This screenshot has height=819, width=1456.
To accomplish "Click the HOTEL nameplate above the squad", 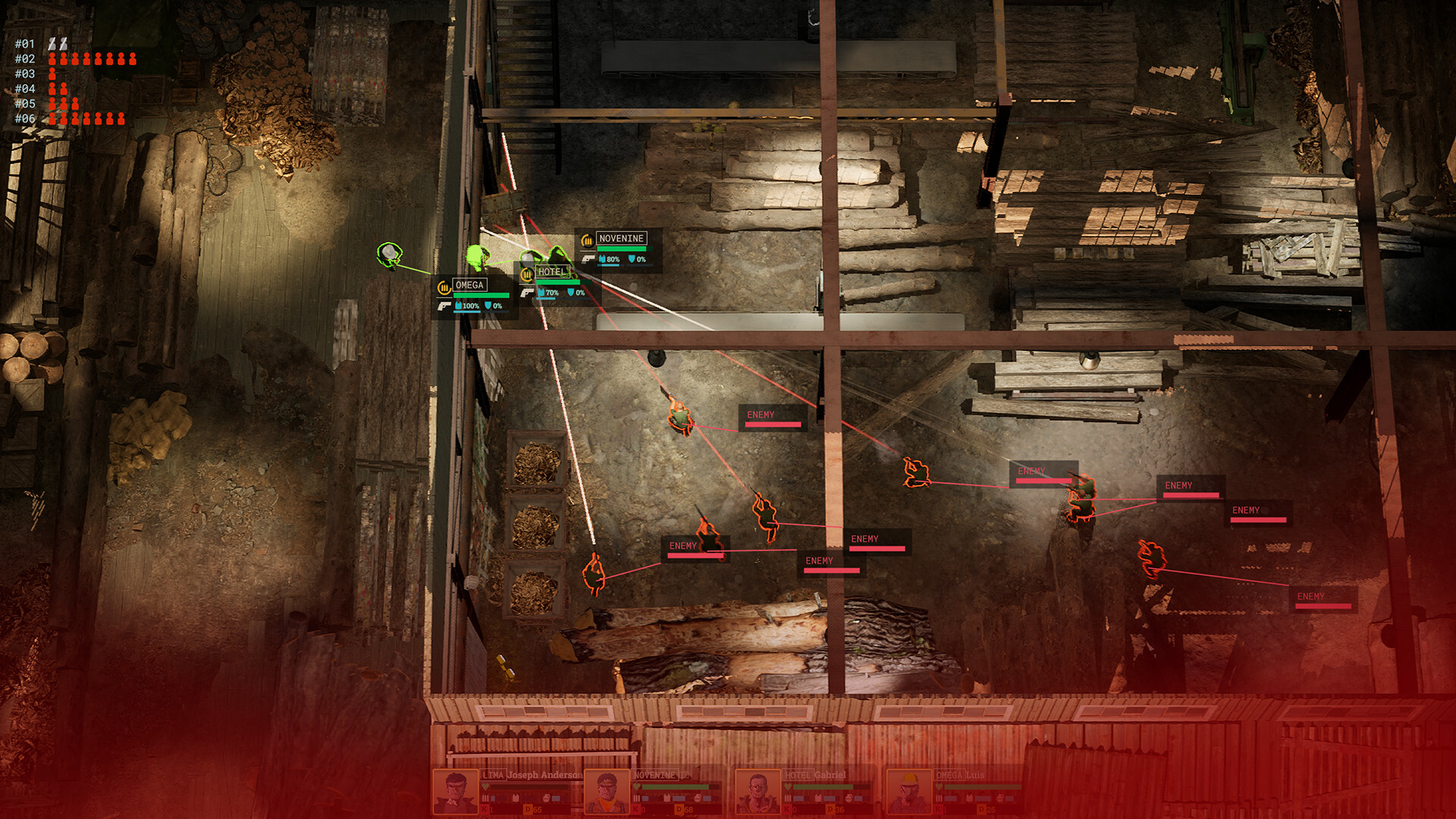I will point(553,271).
